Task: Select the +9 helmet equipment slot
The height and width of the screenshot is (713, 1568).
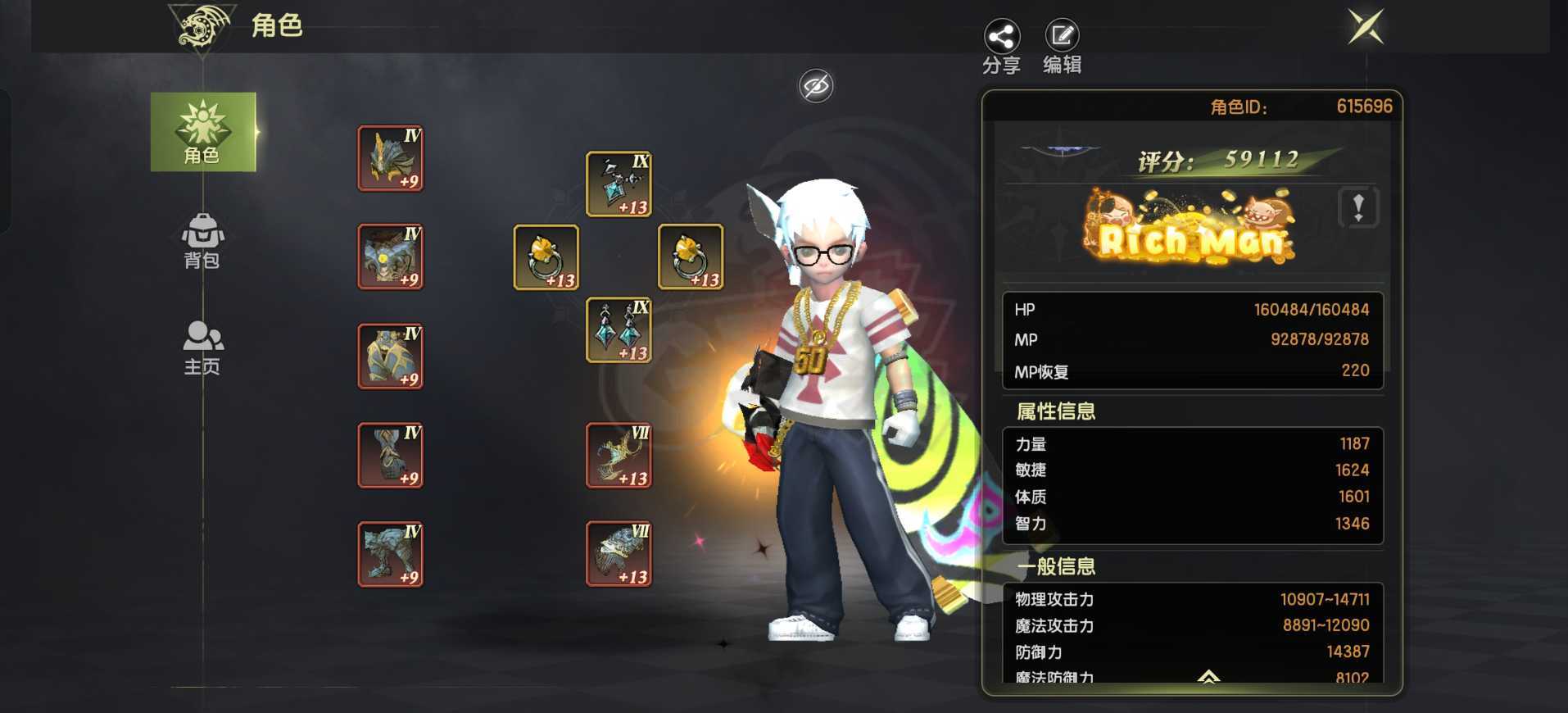Action: (390, 158)
